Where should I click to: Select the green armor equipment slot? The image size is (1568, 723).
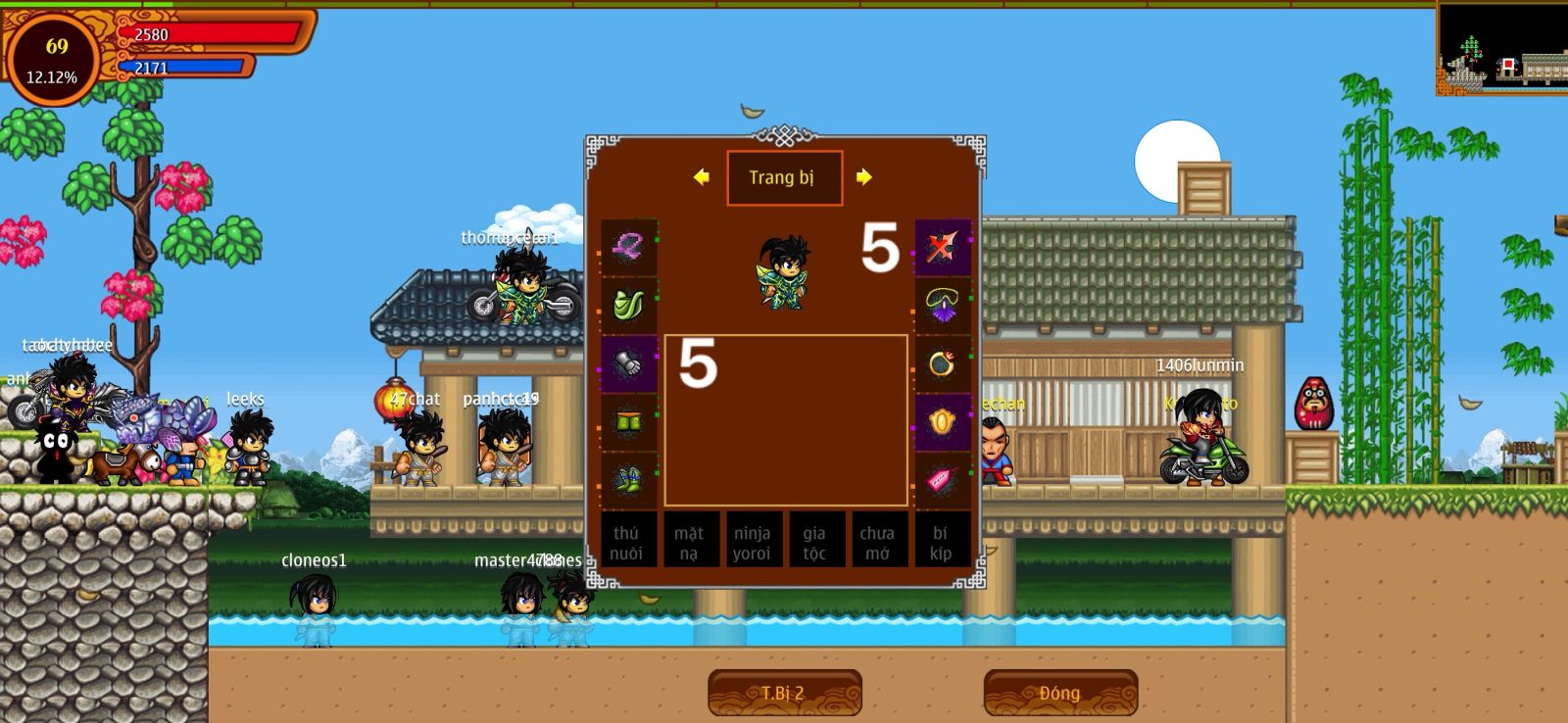pyautogui.click(x=628, y=306)
